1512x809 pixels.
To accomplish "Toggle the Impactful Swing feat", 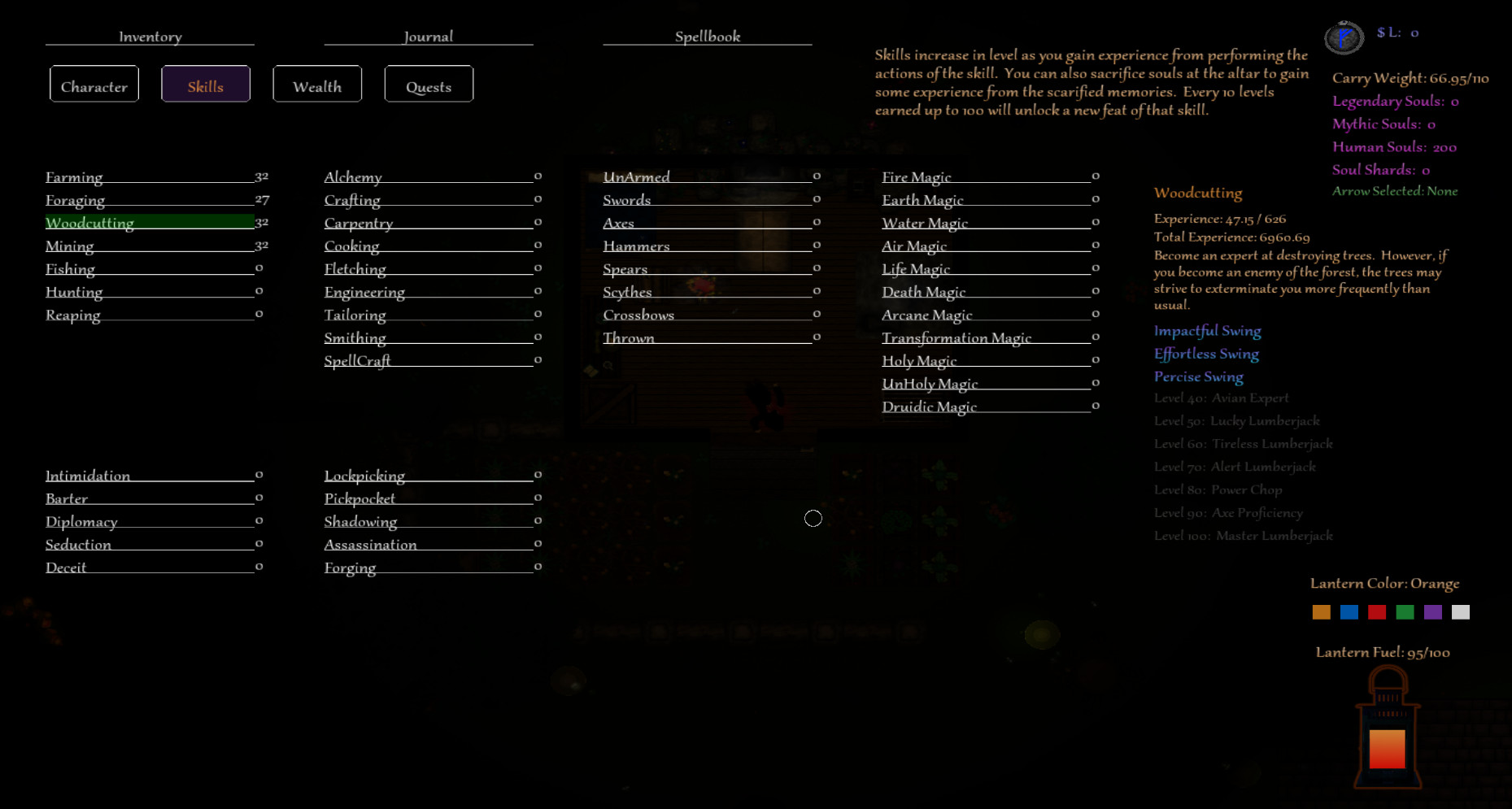I will (x=1208, y=331).
